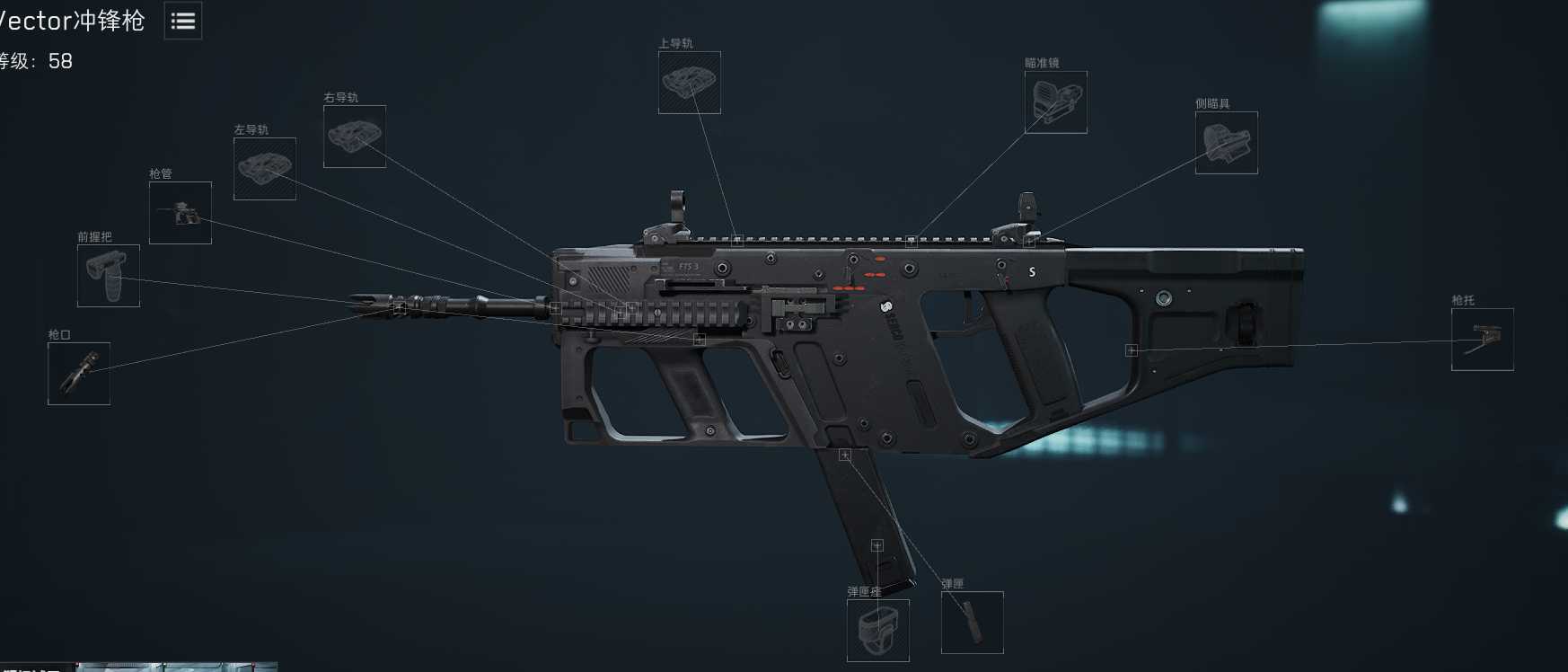Select the 弹匣座 magazine well slot
1568x672 pixels.
tap(877, 630)
